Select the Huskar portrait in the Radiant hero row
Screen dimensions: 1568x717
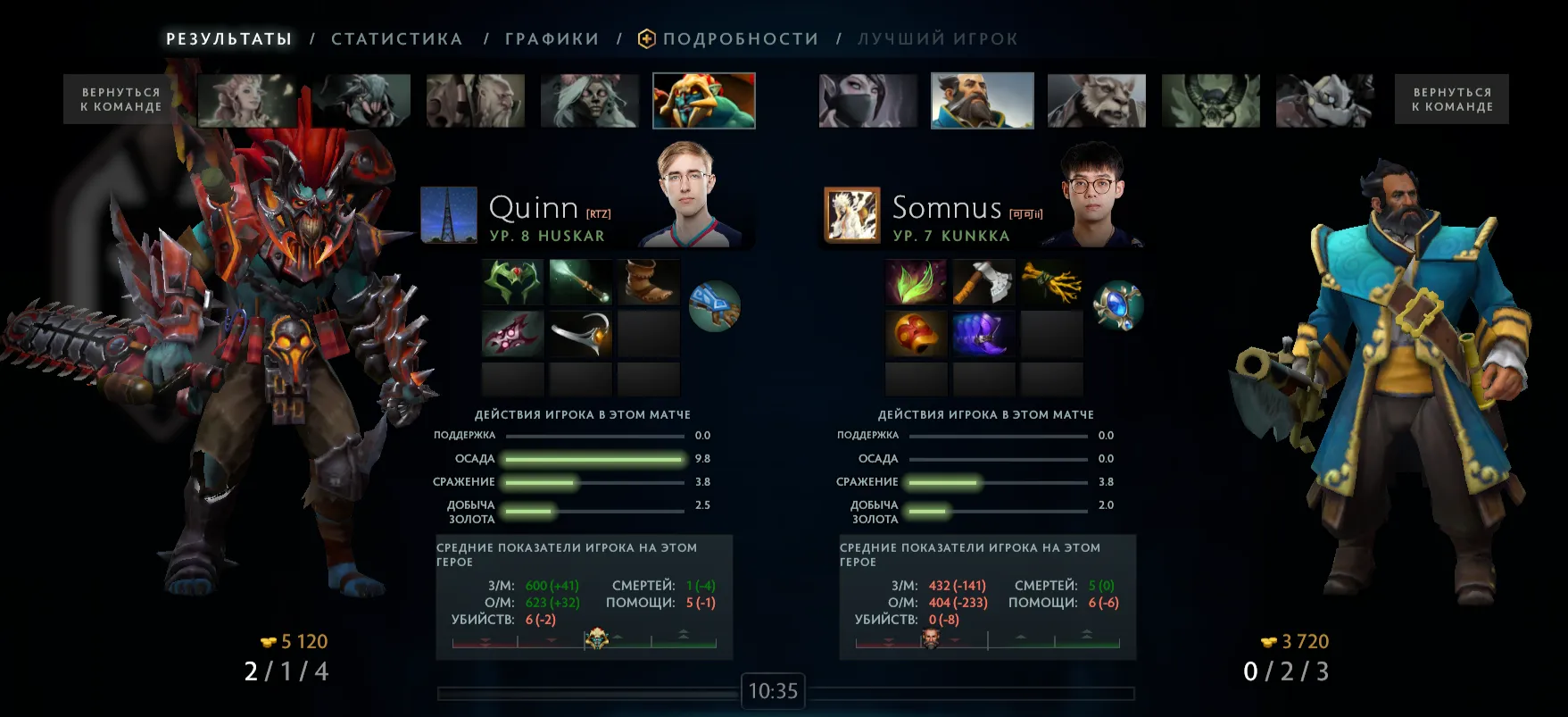coord(704,101)
